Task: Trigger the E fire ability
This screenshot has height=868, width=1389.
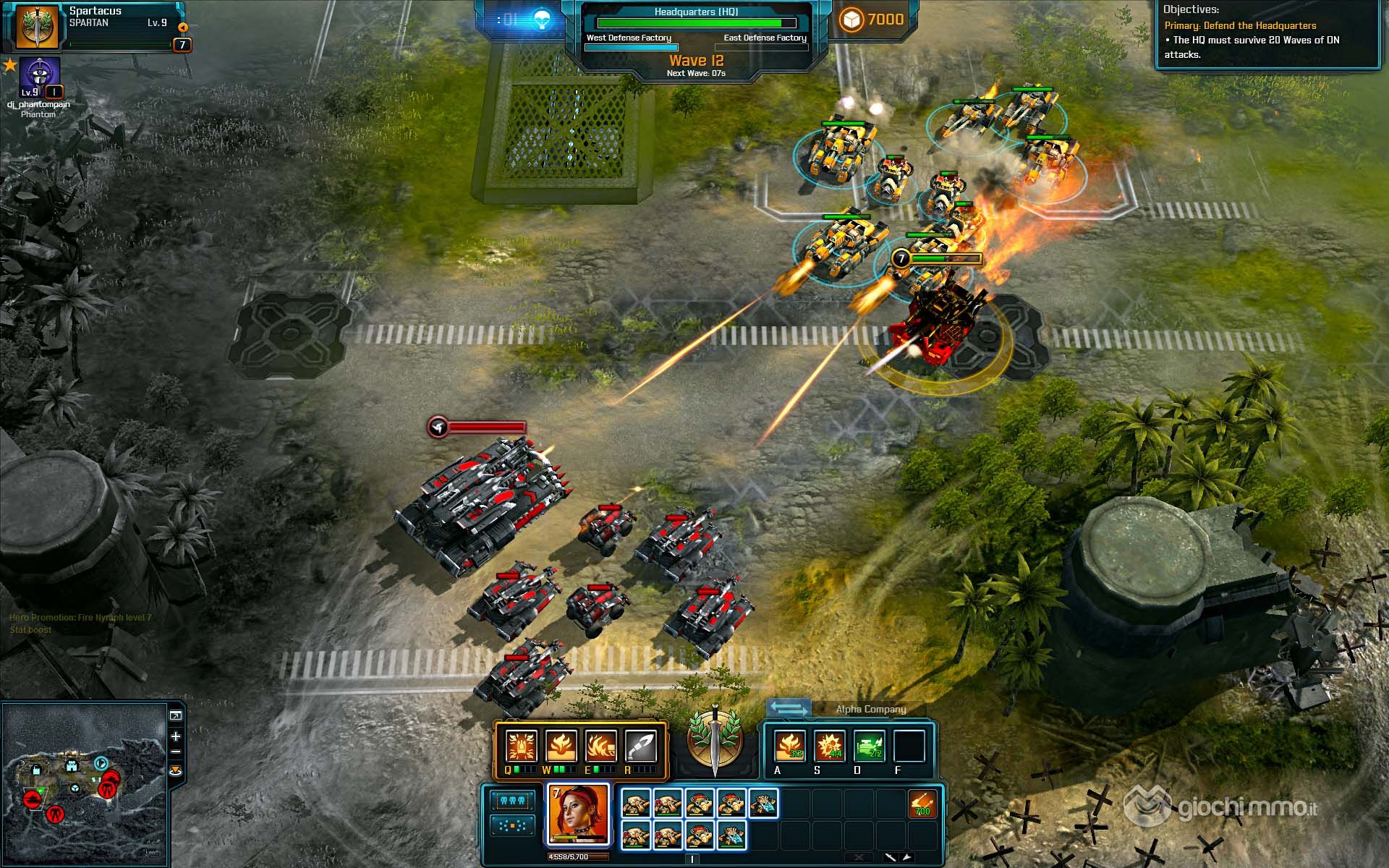Action: click(600, 746)
